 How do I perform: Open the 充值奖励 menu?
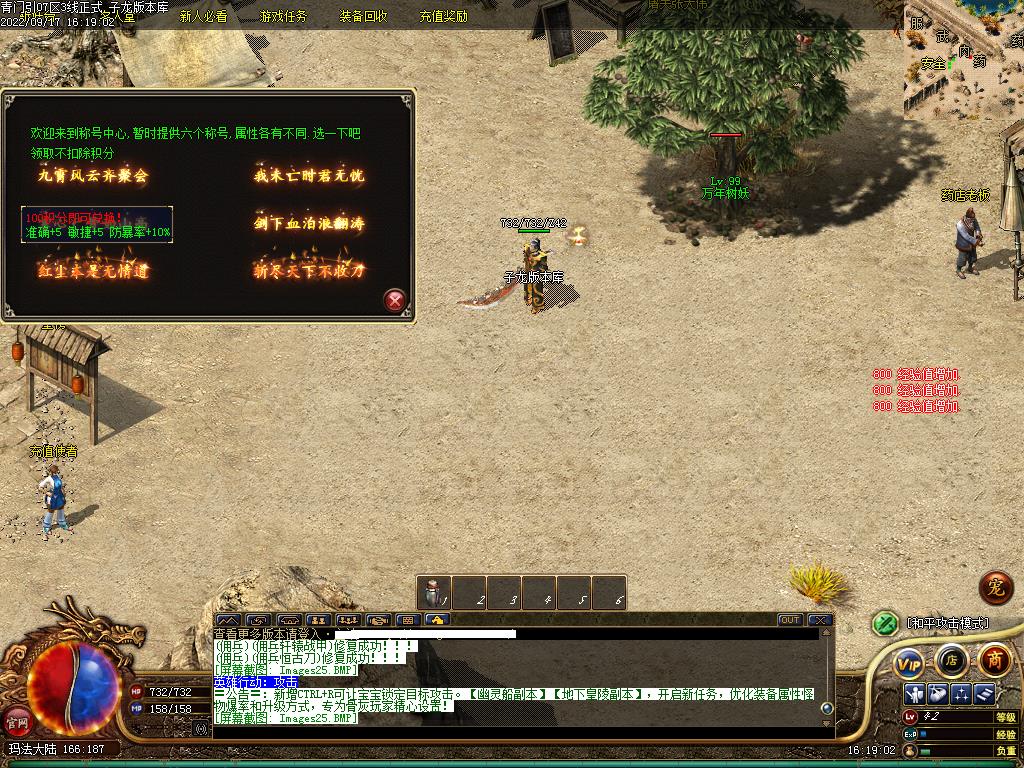[443, 16]
